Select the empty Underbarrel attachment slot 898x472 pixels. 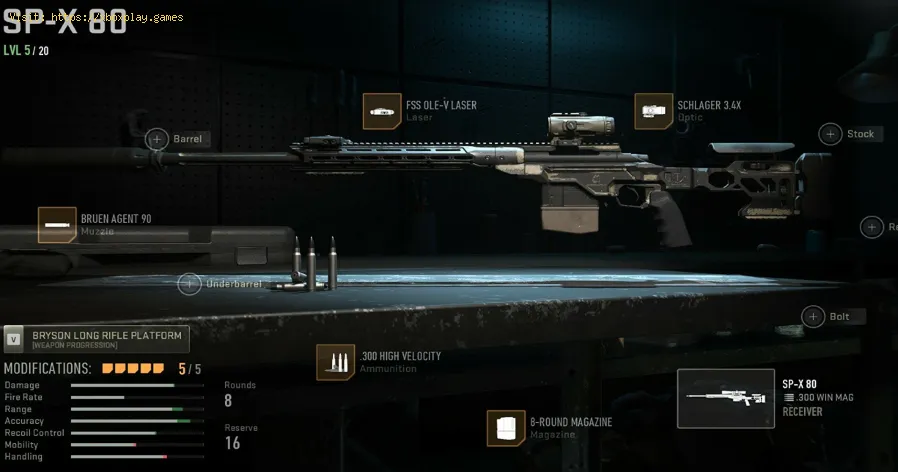[189, 284]
